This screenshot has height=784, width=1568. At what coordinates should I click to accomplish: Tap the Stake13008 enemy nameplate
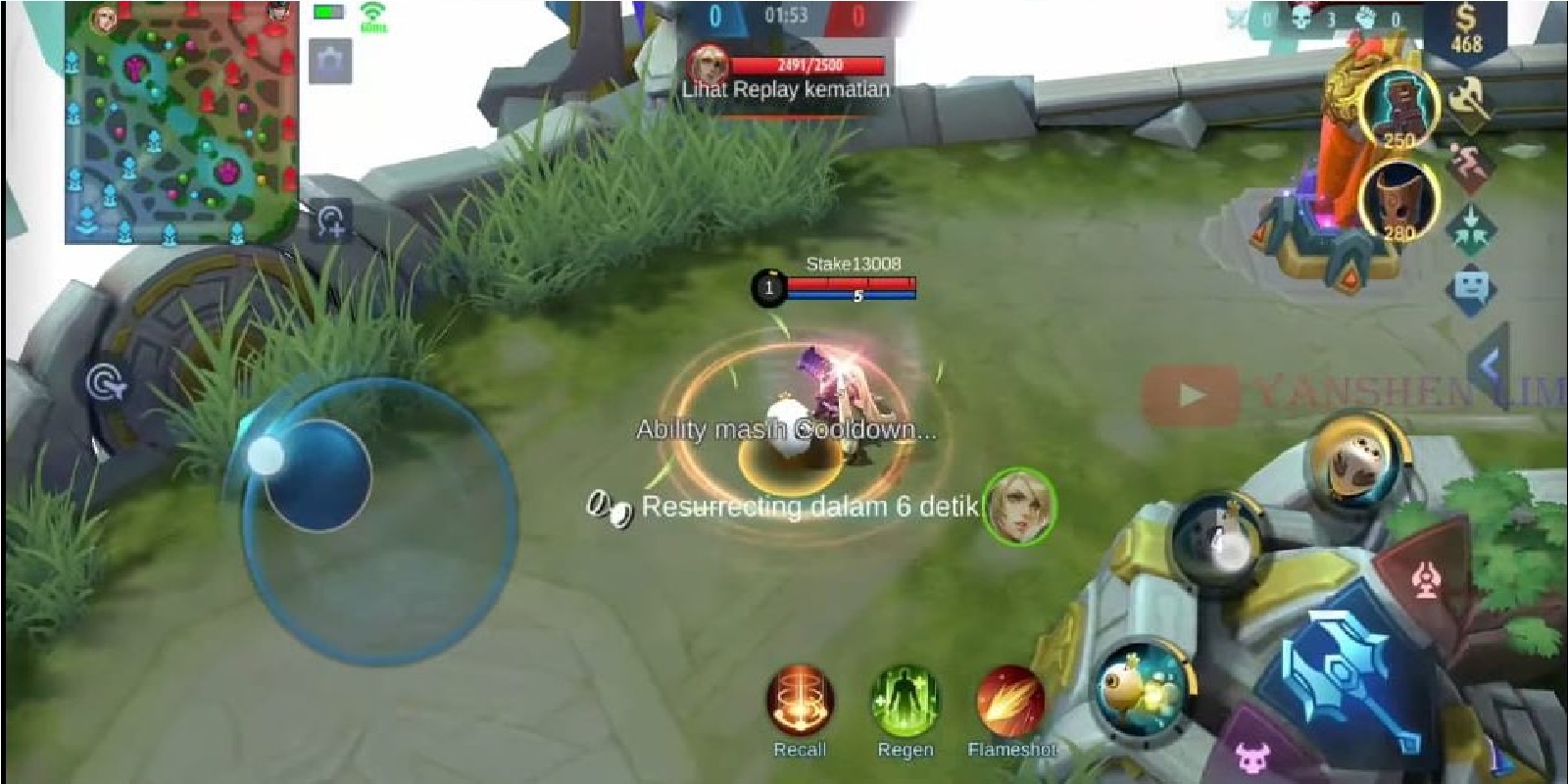(x=853, y=263)
